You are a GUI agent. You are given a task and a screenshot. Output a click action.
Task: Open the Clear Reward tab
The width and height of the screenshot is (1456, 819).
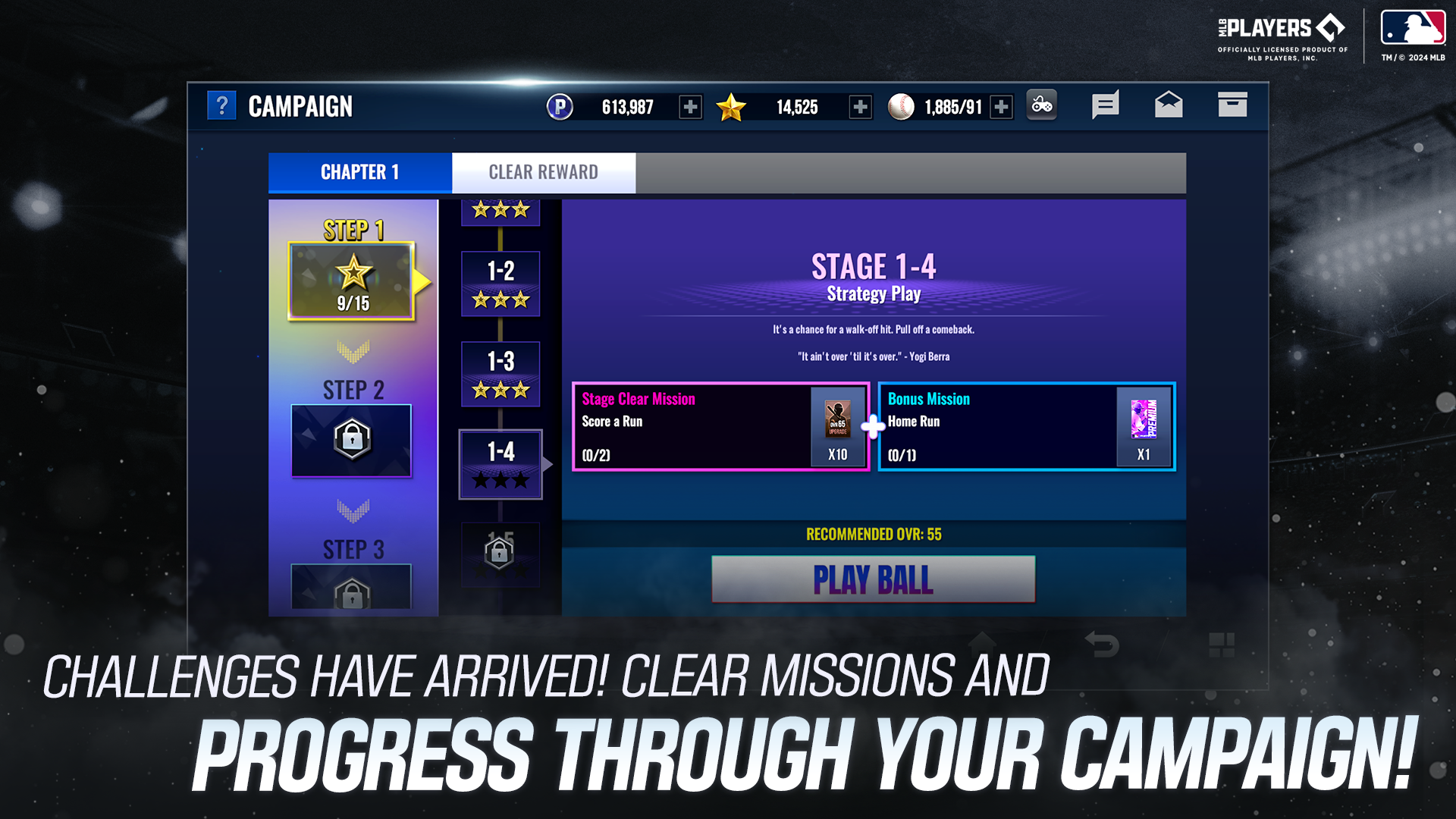543,172
